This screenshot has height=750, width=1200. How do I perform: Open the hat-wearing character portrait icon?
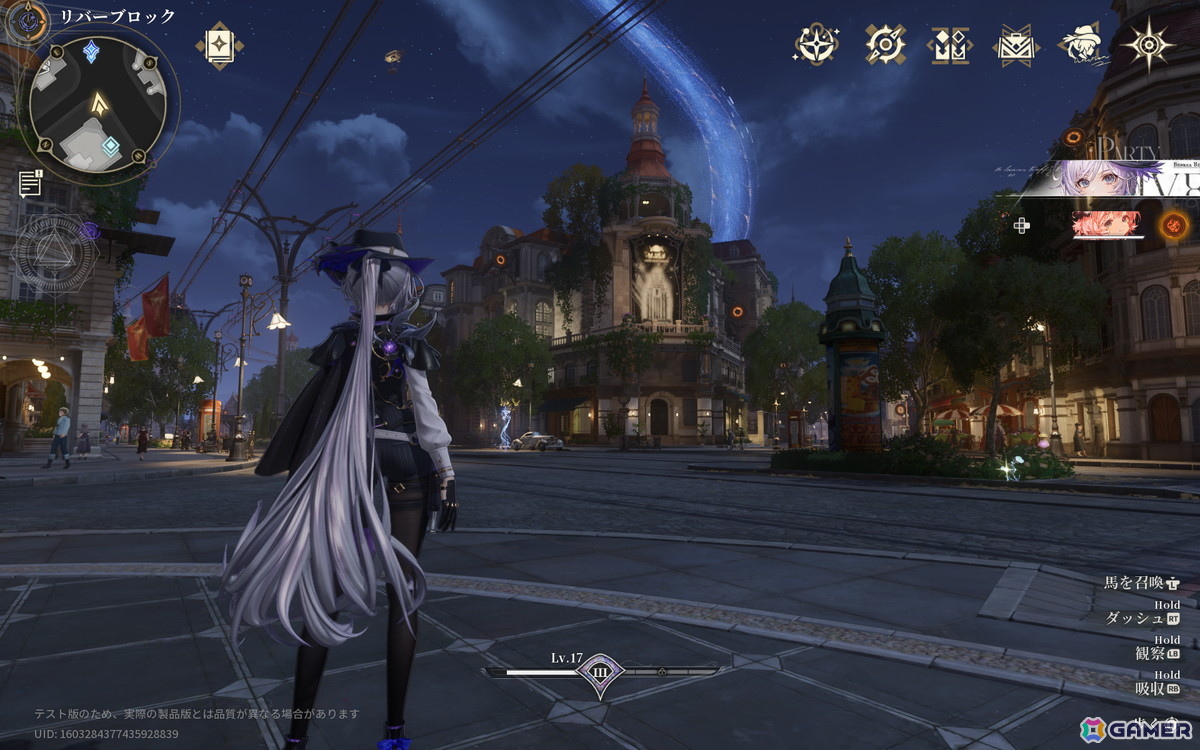tap(1080, 44)
